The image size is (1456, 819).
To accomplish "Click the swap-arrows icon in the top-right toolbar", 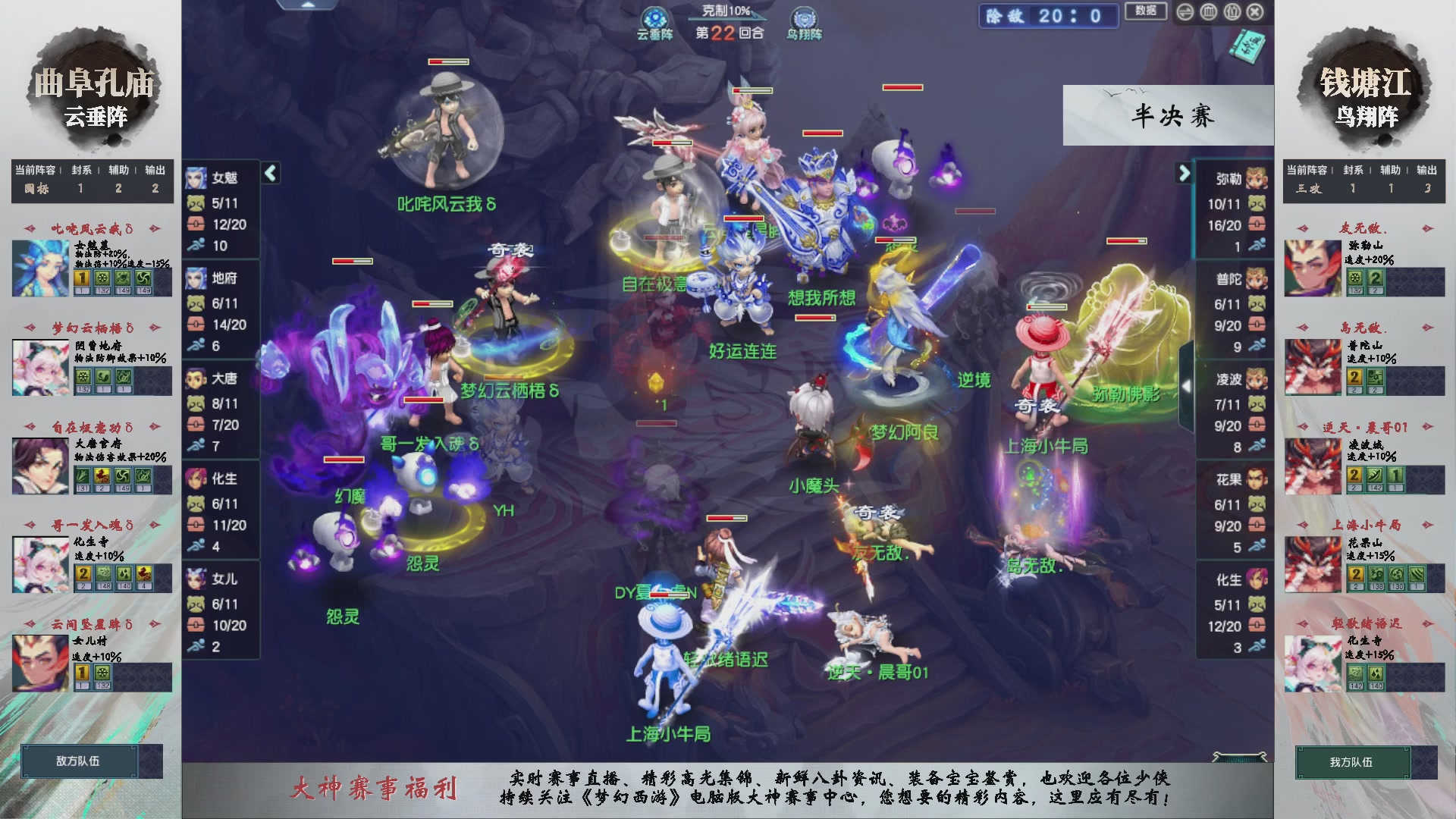I will [x=1185, y=12].
